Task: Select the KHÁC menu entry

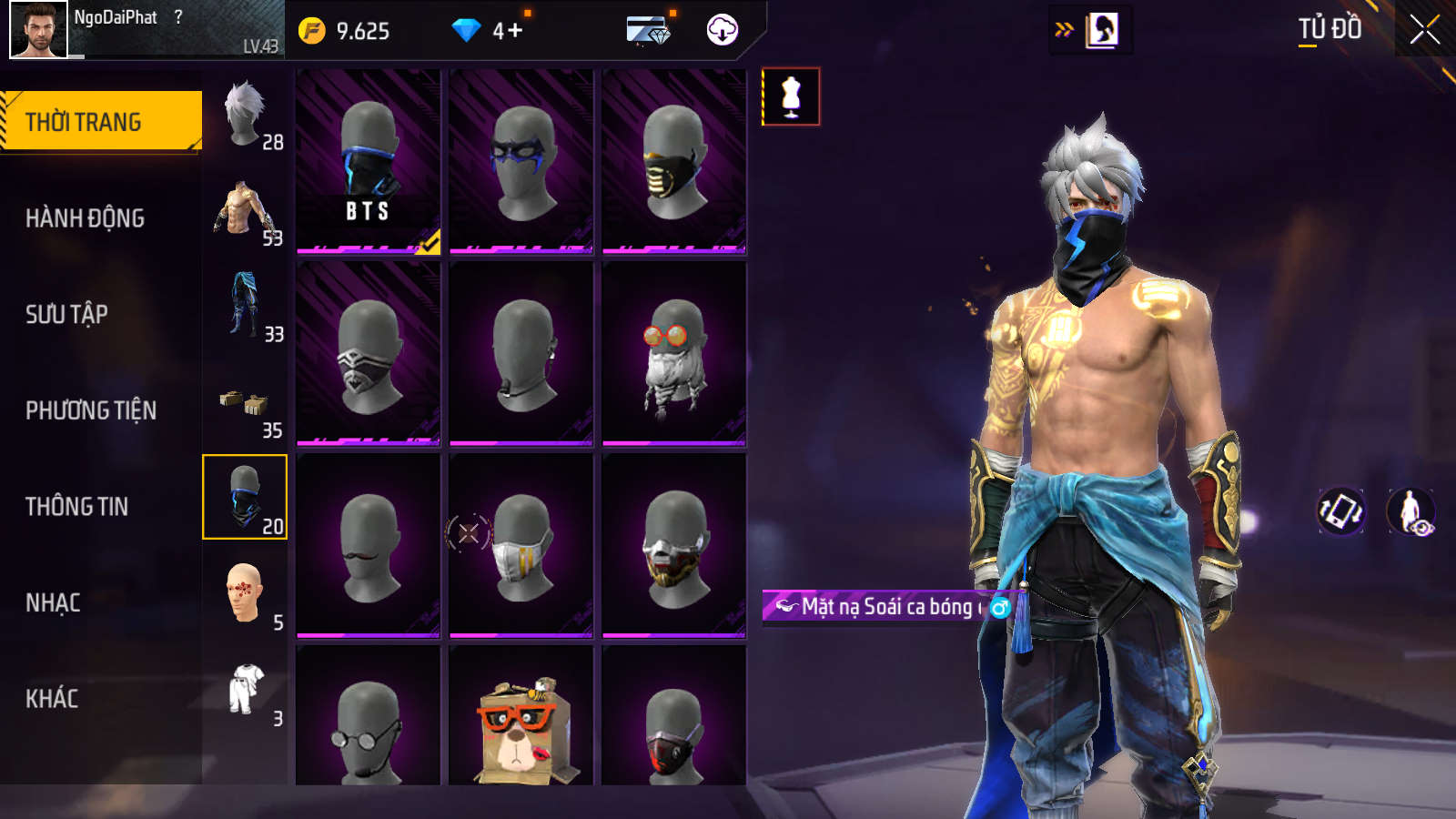Action: point(52,699)
